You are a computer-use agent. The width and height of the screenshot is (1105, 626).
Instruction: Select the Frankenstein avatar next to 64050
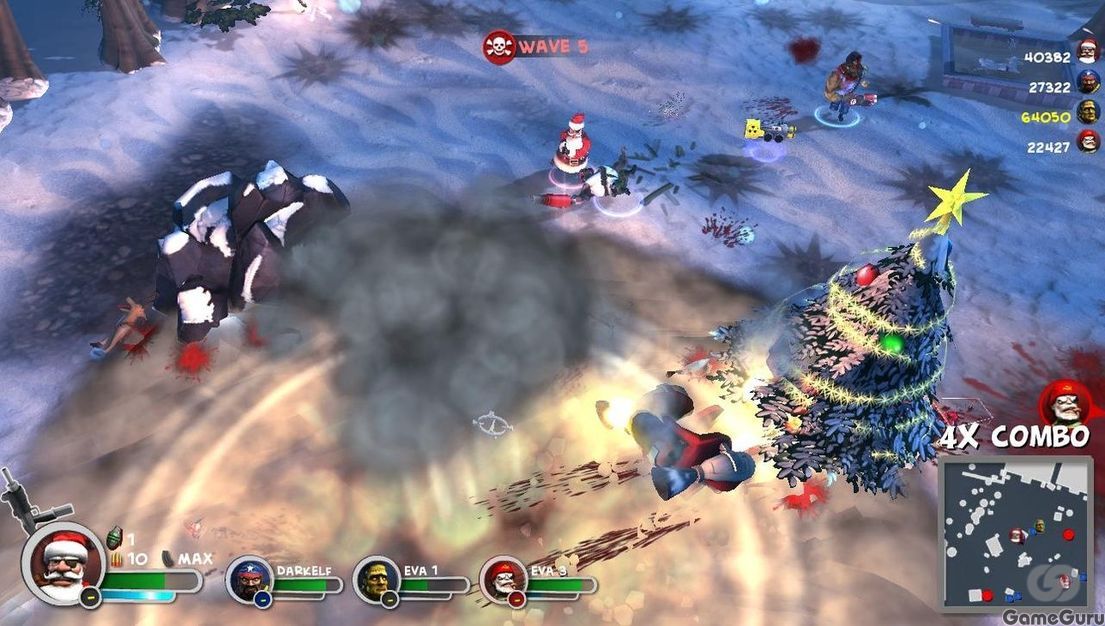point(1087,113)
